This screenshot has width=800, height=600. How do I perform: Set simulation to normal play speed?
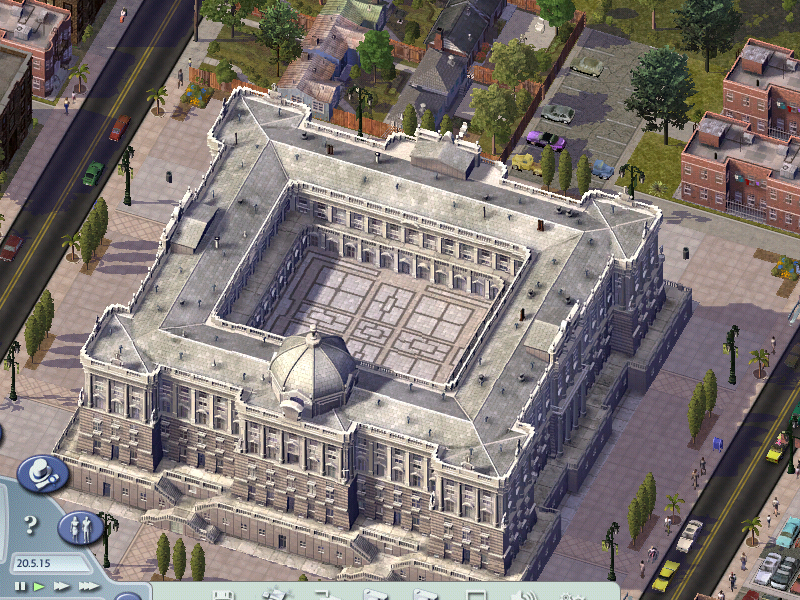point(39,586)
